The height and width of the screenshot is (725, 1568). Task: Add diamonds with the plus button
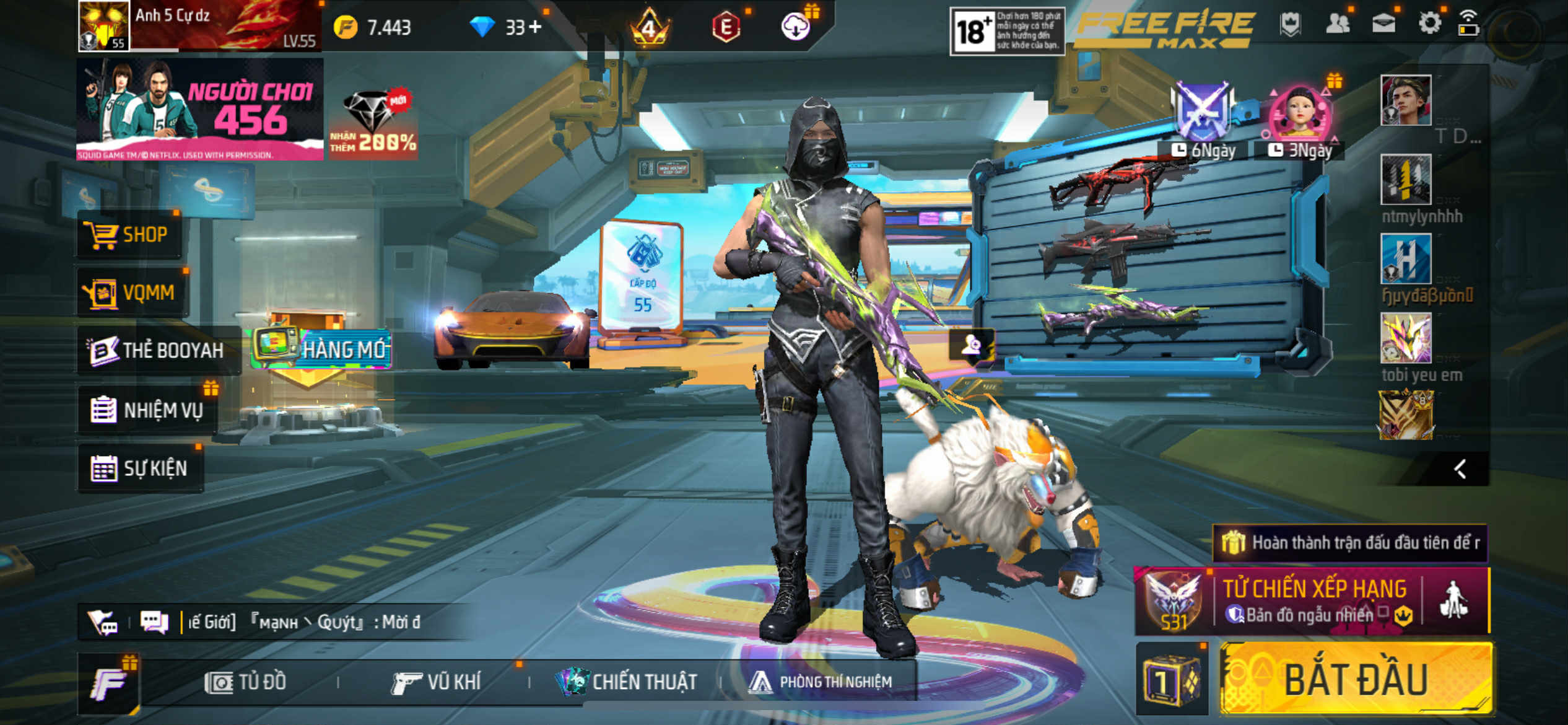[x=535, y=27]
